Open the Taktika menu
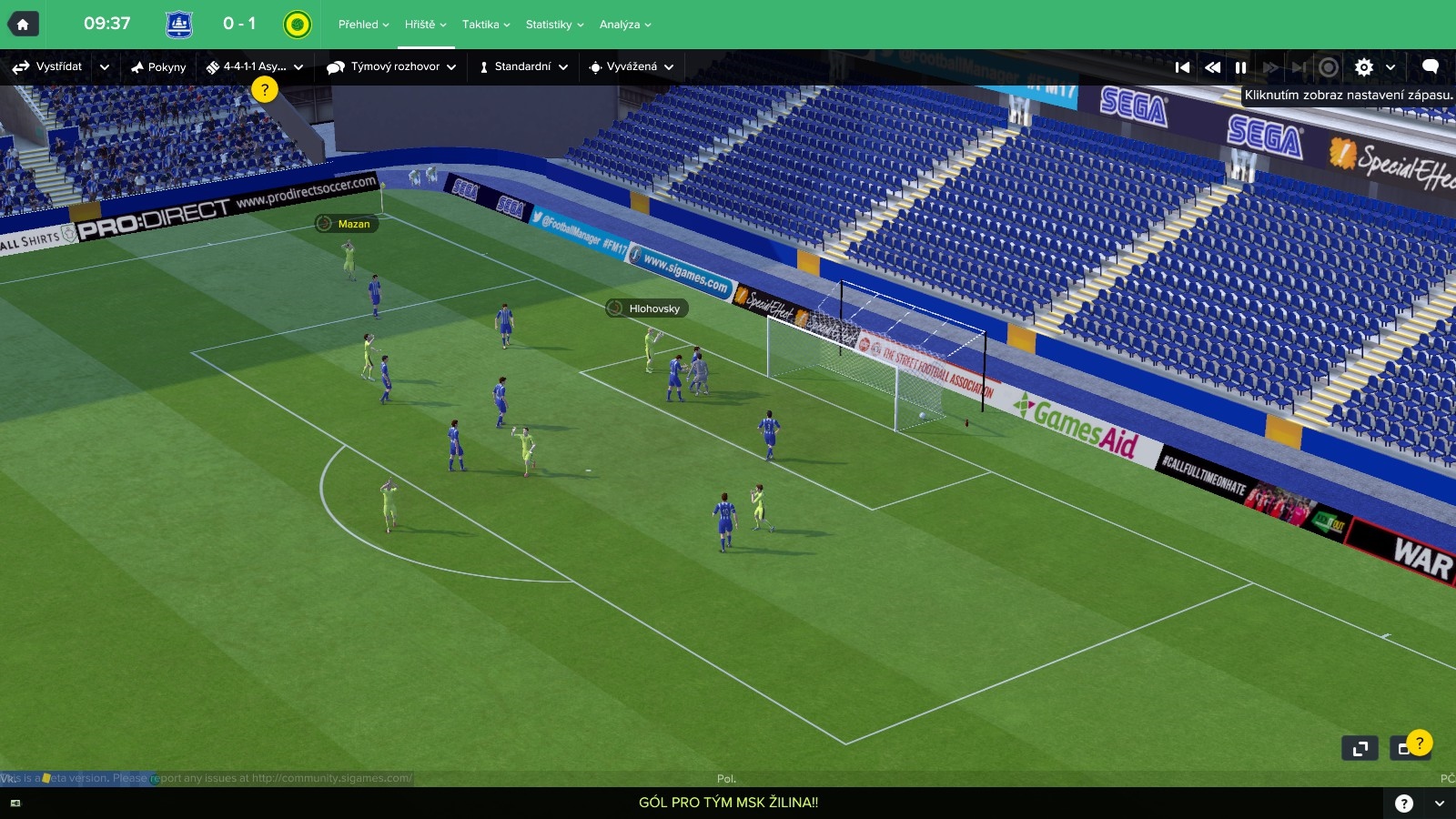 [485, 25]
